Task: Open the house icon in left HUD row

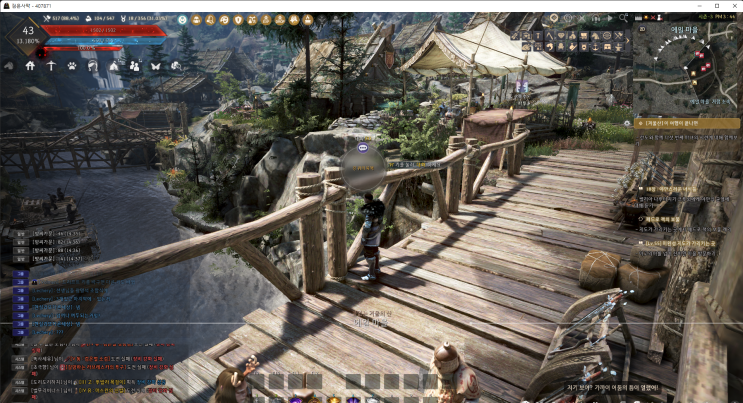Action: tap(30, 66)
